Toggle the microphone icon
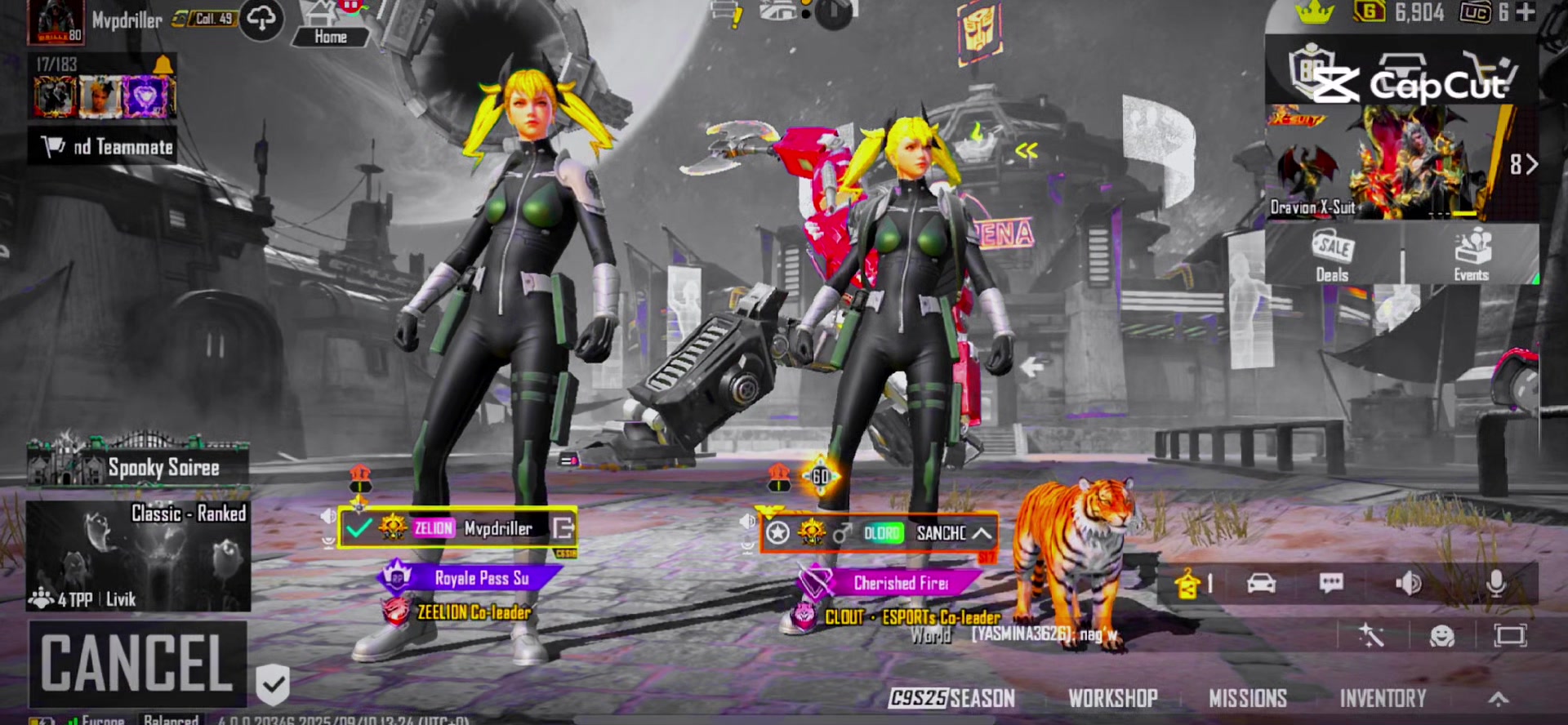 click(1496, 583)
